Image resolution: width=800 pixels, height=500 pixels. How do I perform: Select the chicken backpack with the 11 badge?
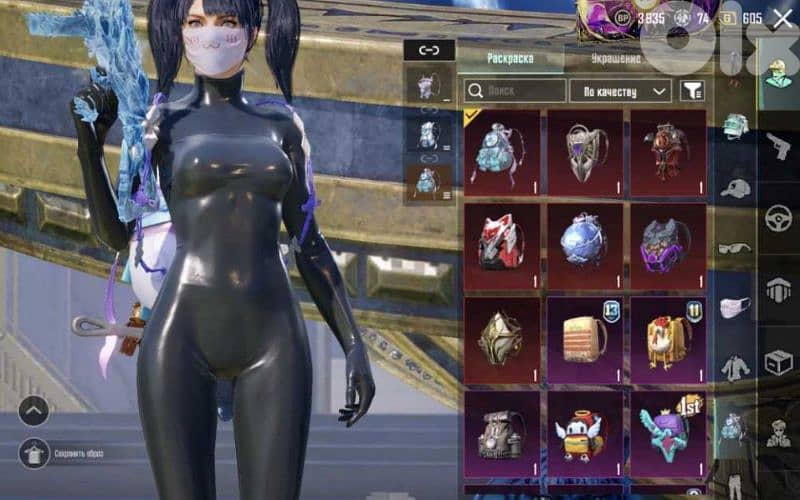[x=668, y=338]
